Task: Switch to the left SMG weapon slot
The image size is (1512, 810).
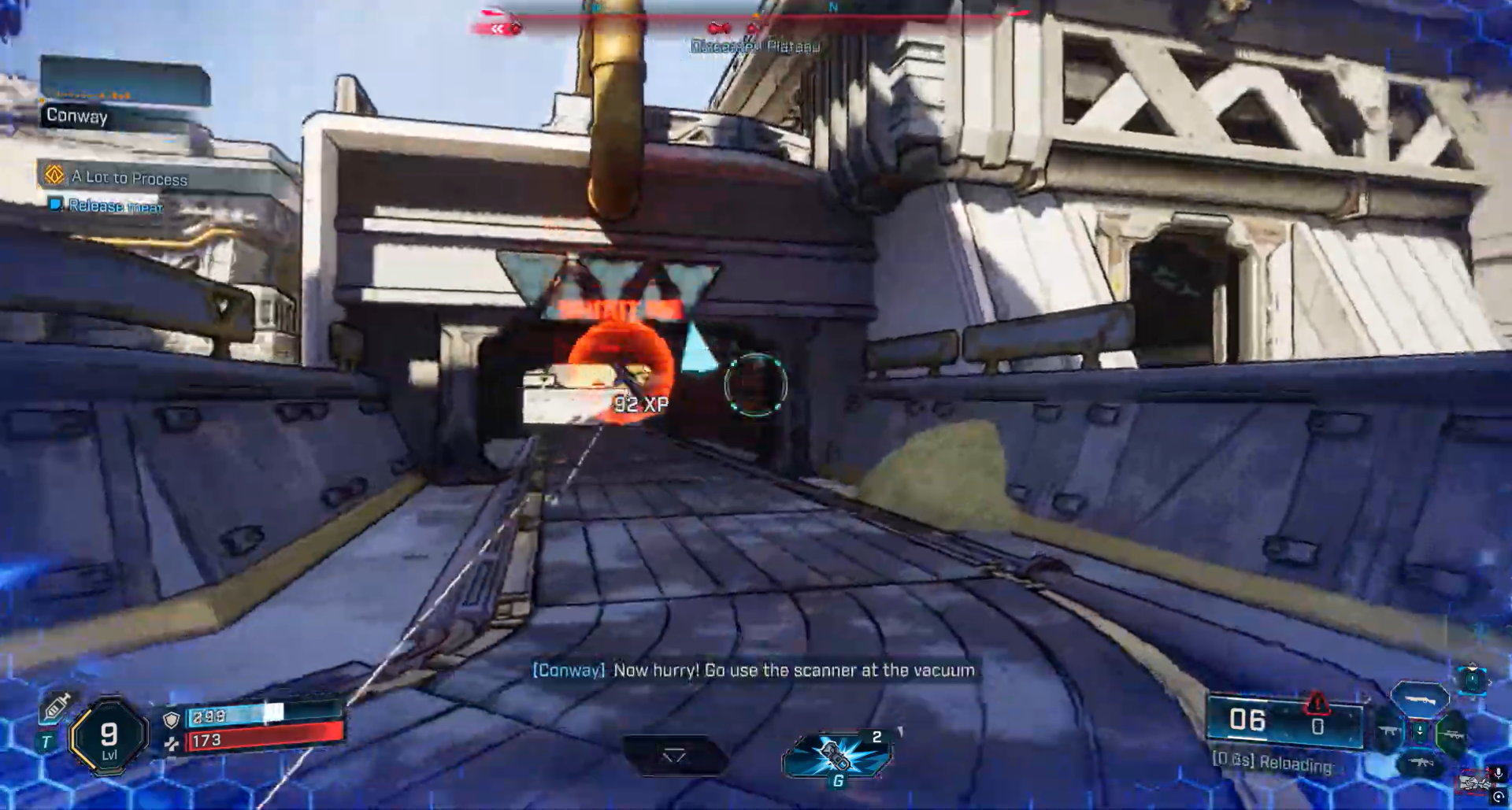Action: coord(1388,732)
